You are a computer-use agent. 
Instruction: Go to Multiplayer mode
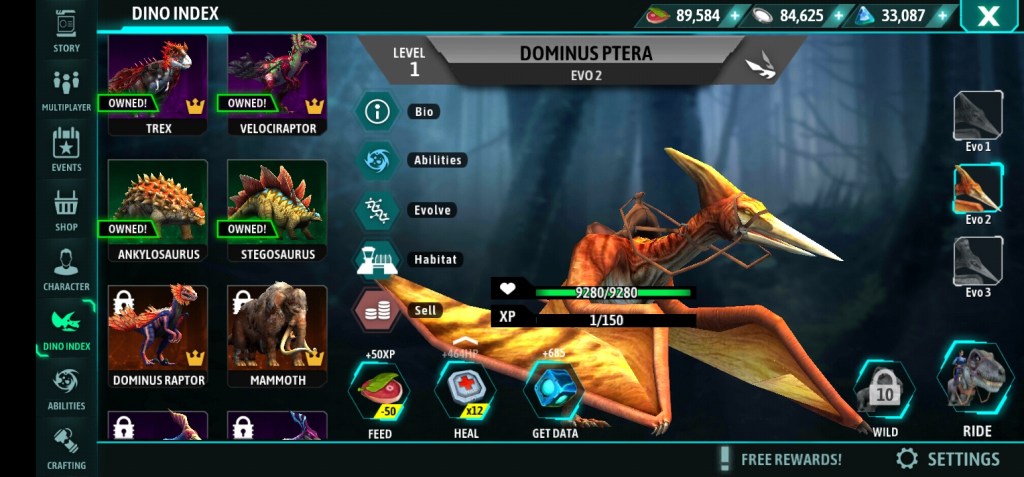pyautogui.click(x=66, y=89)
